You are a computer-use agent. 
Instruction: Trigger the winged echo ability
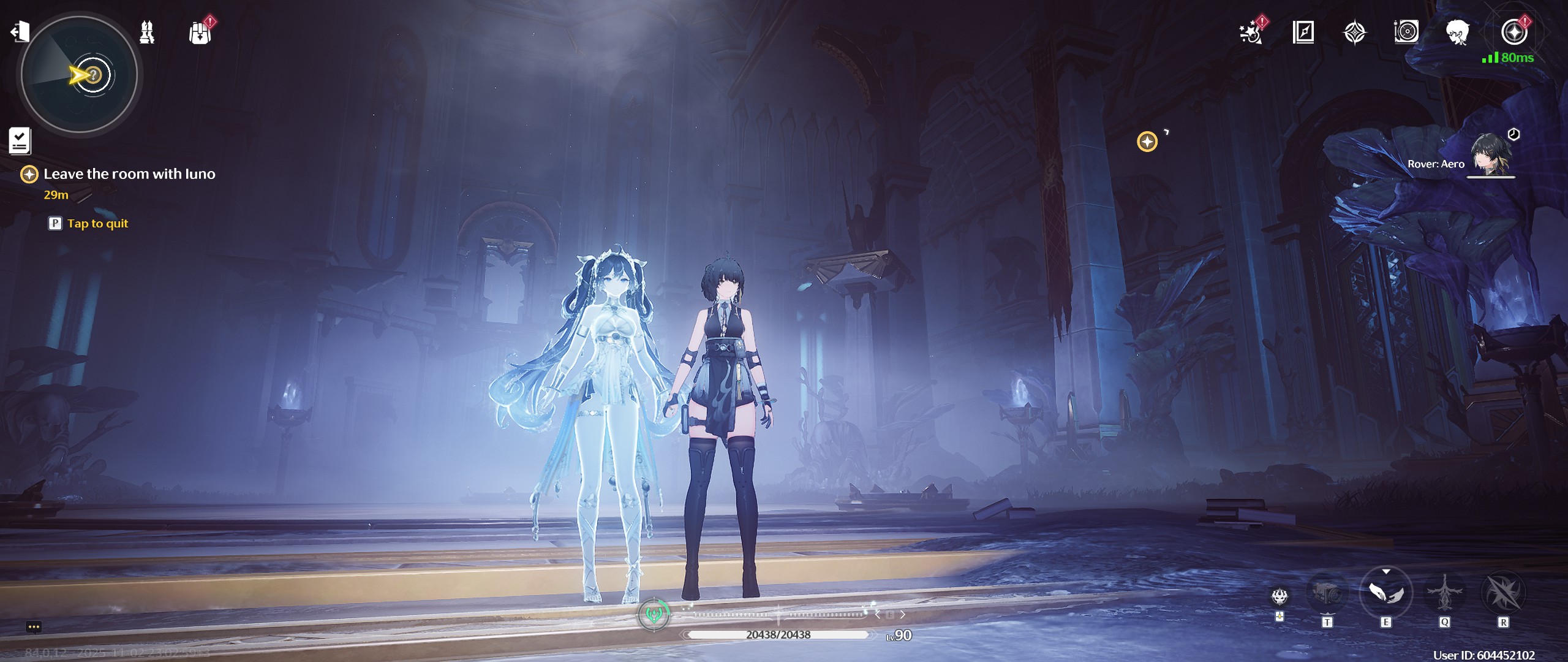click(x=1444, y=592)
